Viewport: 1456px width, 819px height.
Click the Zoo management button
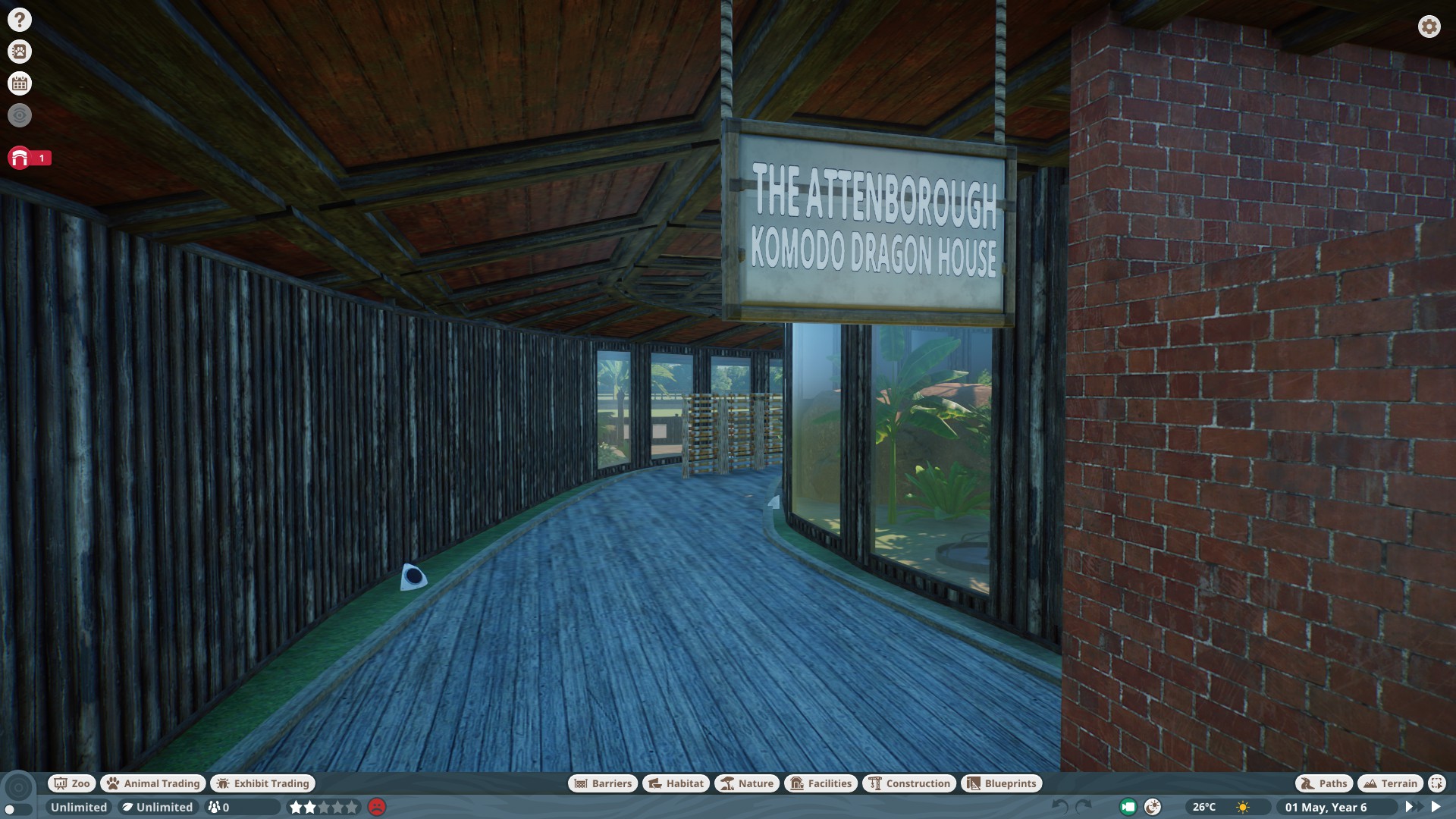click(71, 783)
